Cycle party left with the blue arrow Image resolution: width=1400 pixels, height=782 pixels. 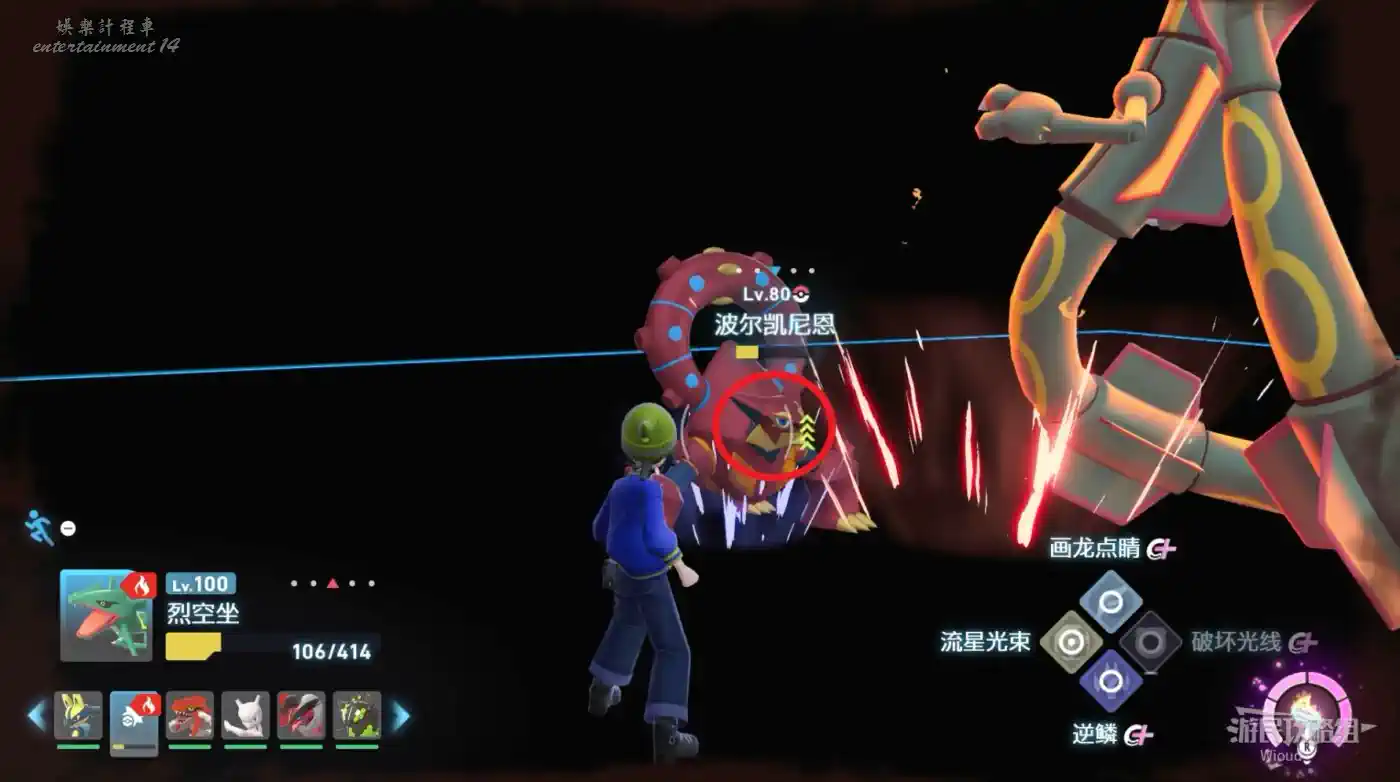coord(36,715)
